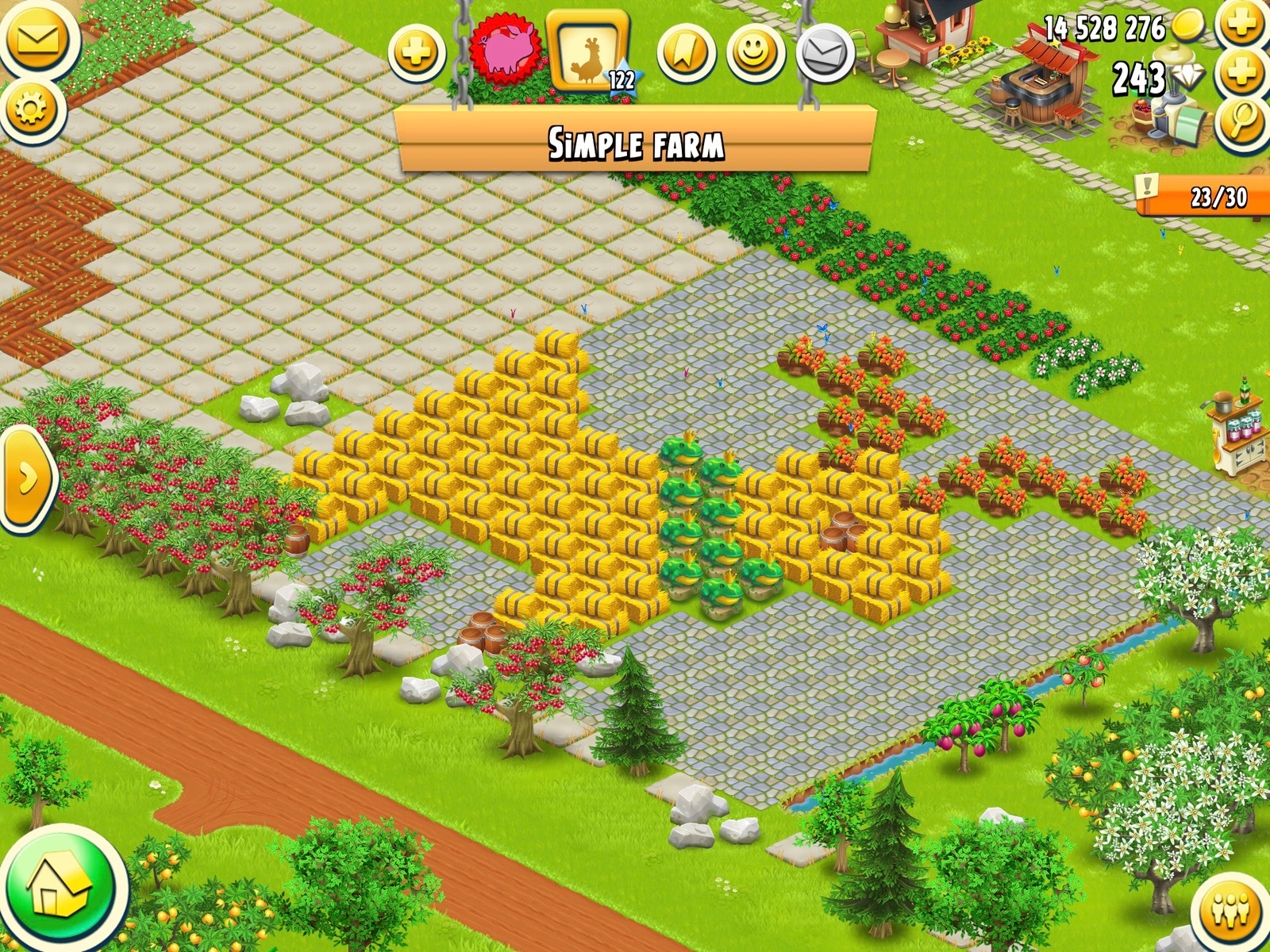Open the grey envelope message button
This screenshot has width=1270, height=952.
(825, 53)
